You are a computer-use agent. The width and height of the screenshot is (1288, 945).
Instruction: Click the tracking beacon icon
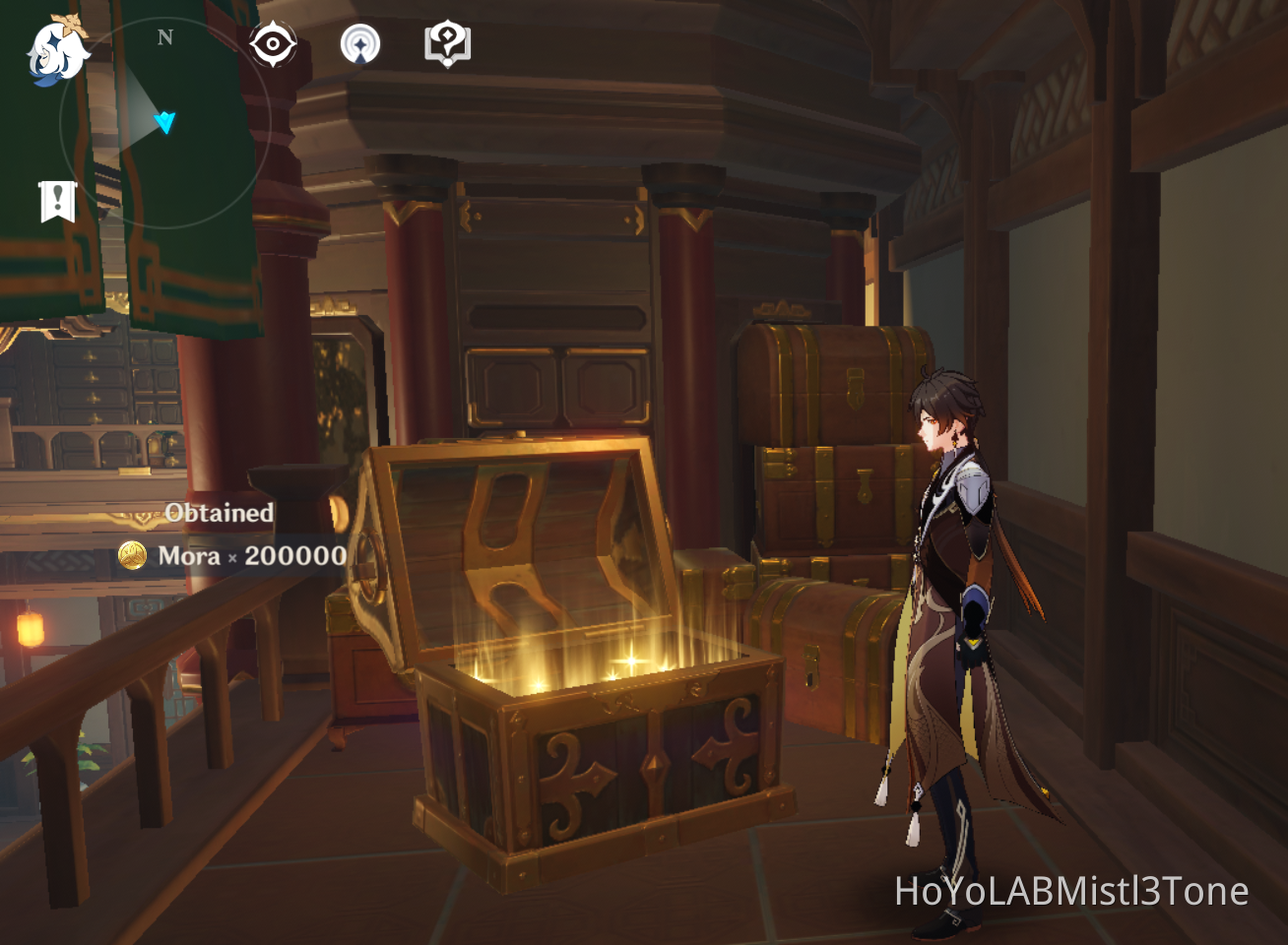coord(362,42)
